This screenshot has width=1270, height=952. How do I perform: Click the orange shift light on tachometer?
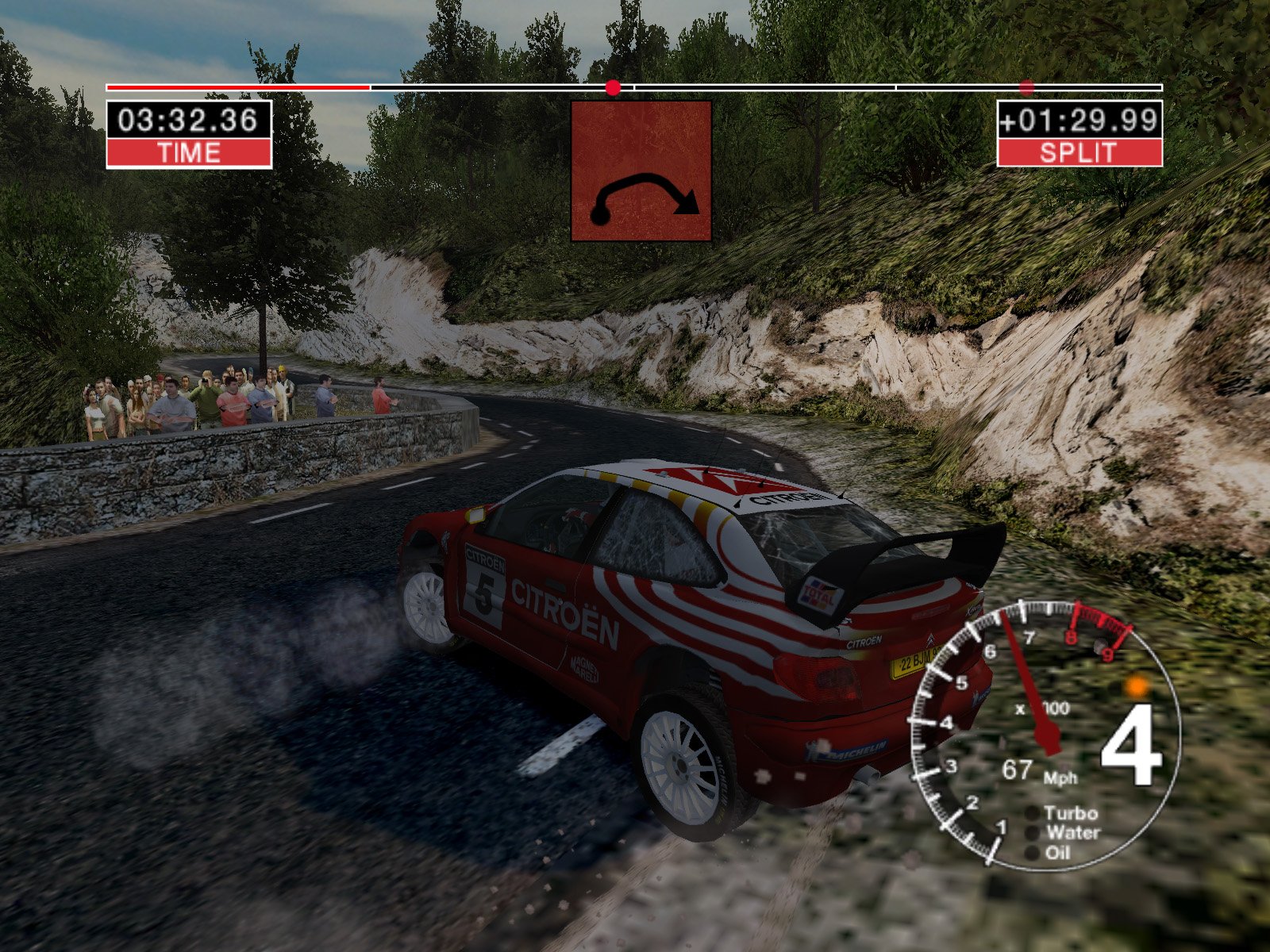click(x=1137, y=686)
